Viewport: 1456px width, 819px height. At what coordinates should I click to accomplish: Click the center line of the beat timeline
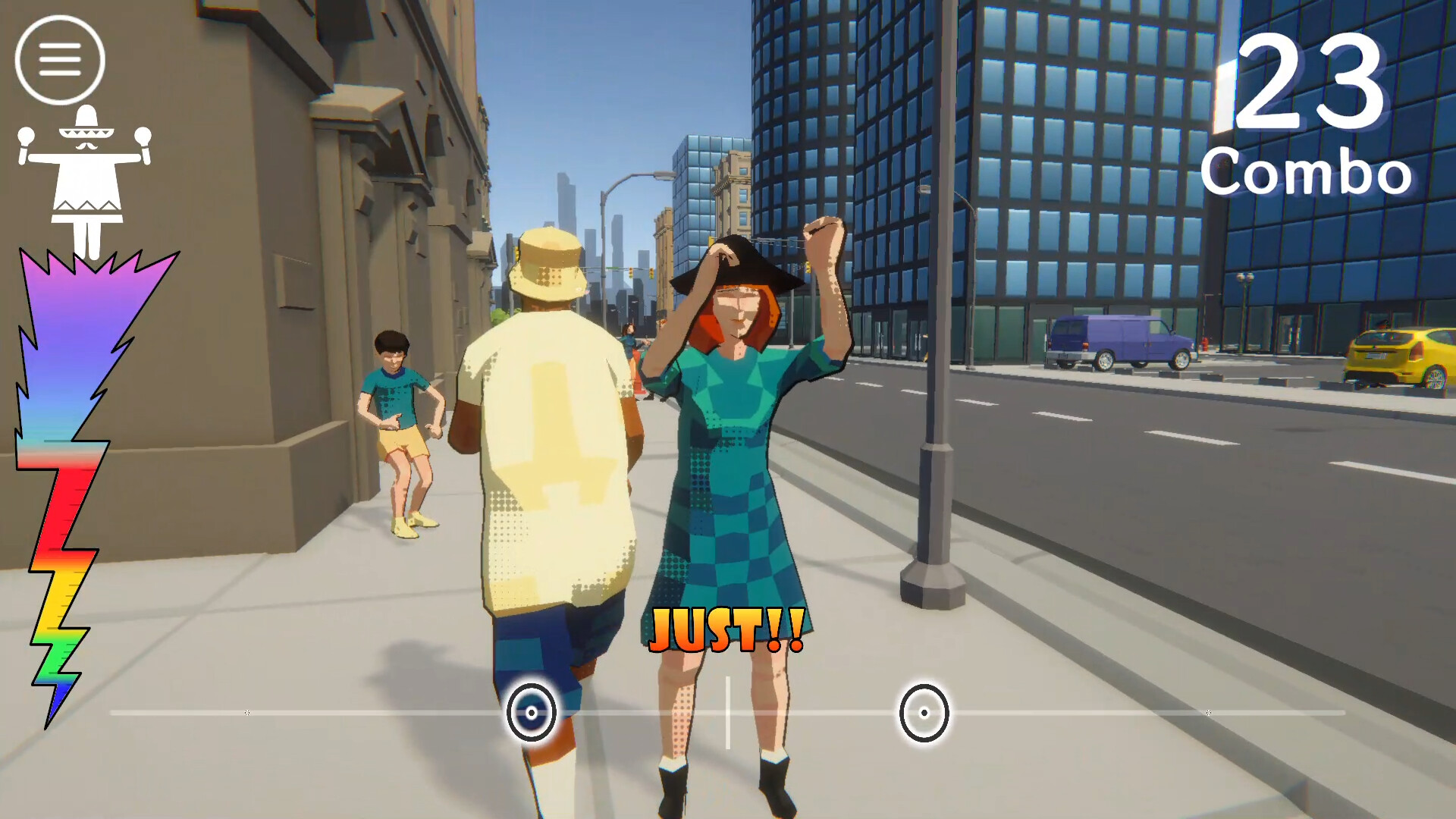(x=727, y=712)
